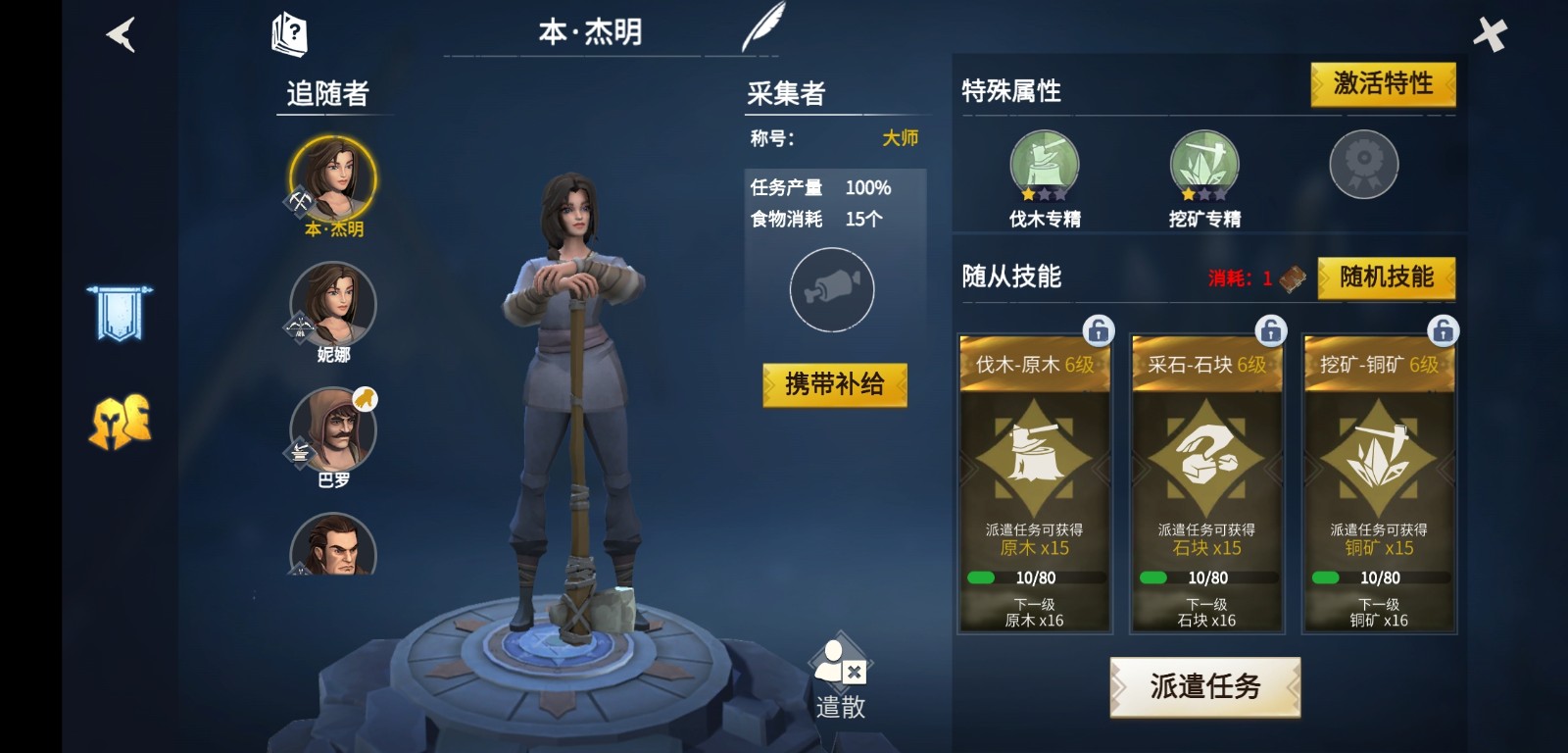Open the blue banner tab
The height and width of the screenshot is (753, 1568).
[x=119, y=314]
